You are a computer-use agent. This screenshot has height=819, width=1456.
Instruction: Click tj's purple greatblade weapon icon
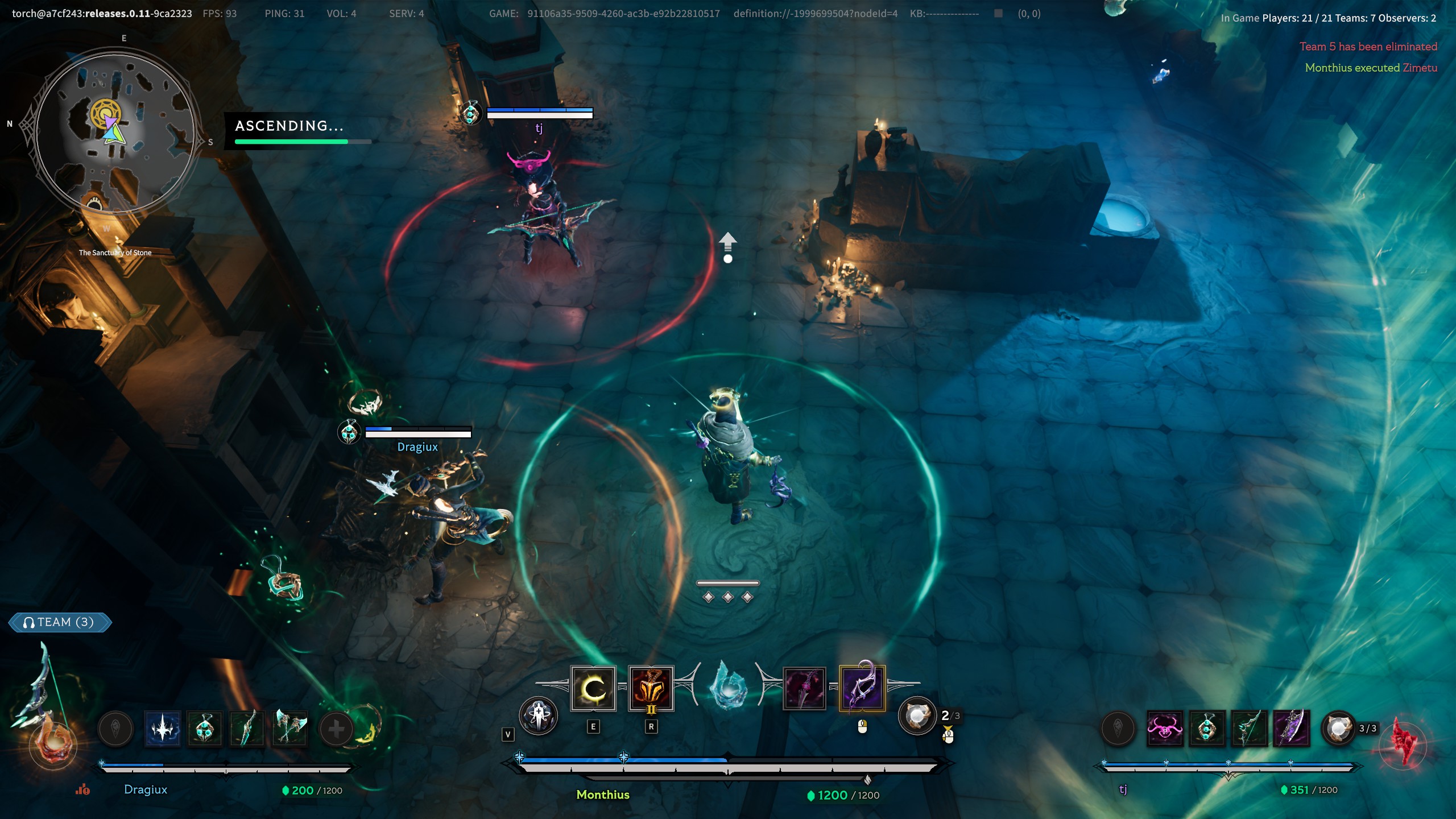pyautogui.click(x=1292, y=729)
